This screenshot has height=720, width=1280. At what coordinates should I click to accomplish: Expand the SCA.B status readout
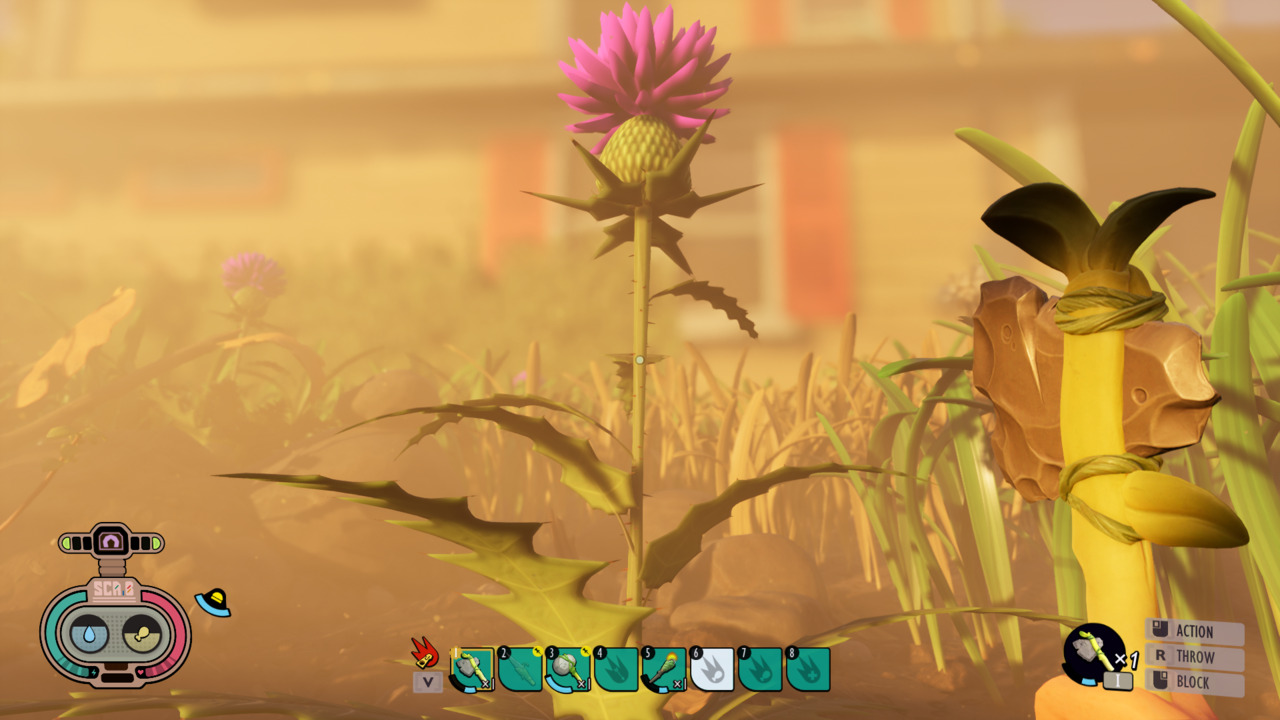pyautogui.click(x=113, y=589)
